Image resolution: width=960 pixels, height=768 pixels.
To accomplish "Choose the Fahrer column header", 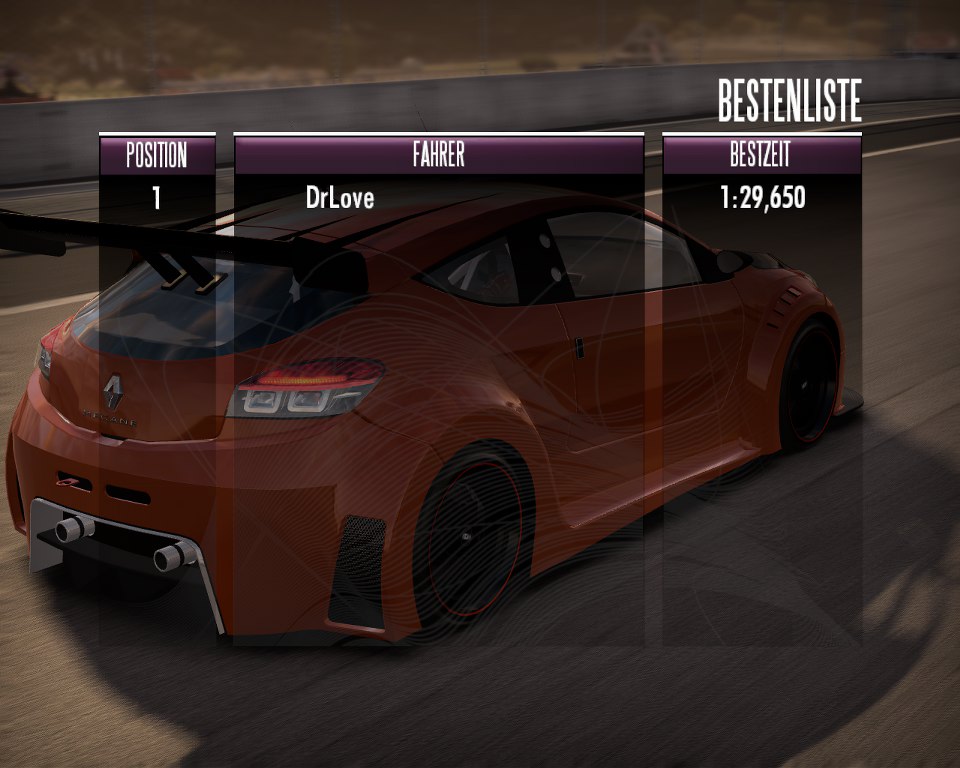I will (x=438, y=155).
